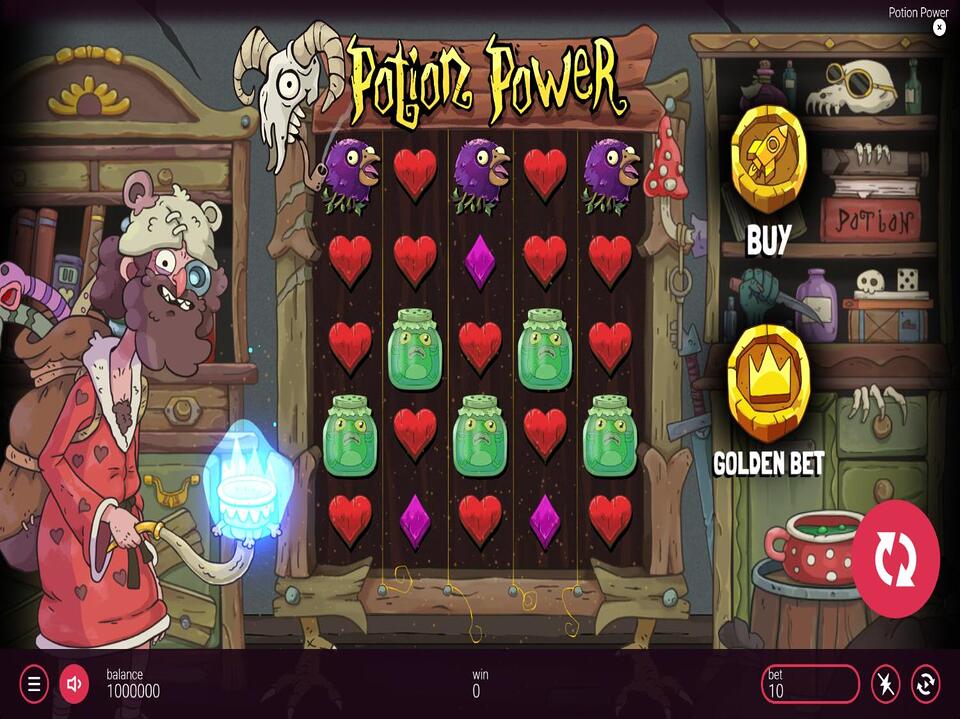Close the Potion Power game window
The image size is (960, 719).
pyautogui.click(x=939, y=28)
